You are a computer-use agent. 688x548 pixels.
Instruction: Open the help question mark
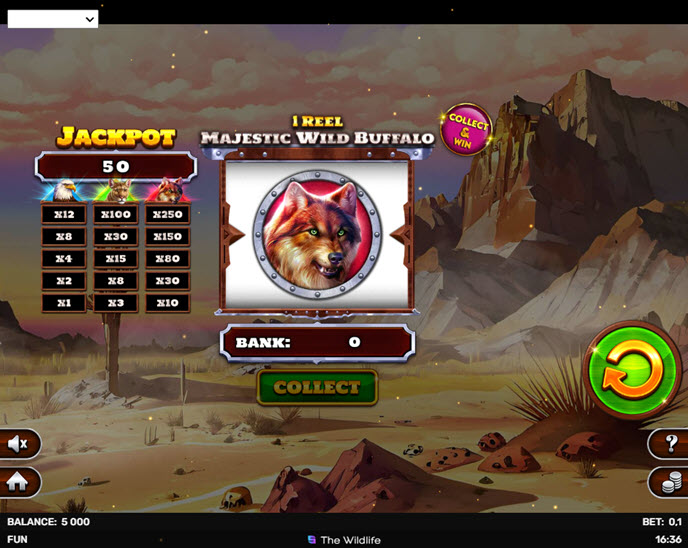(x=669, y=443)
